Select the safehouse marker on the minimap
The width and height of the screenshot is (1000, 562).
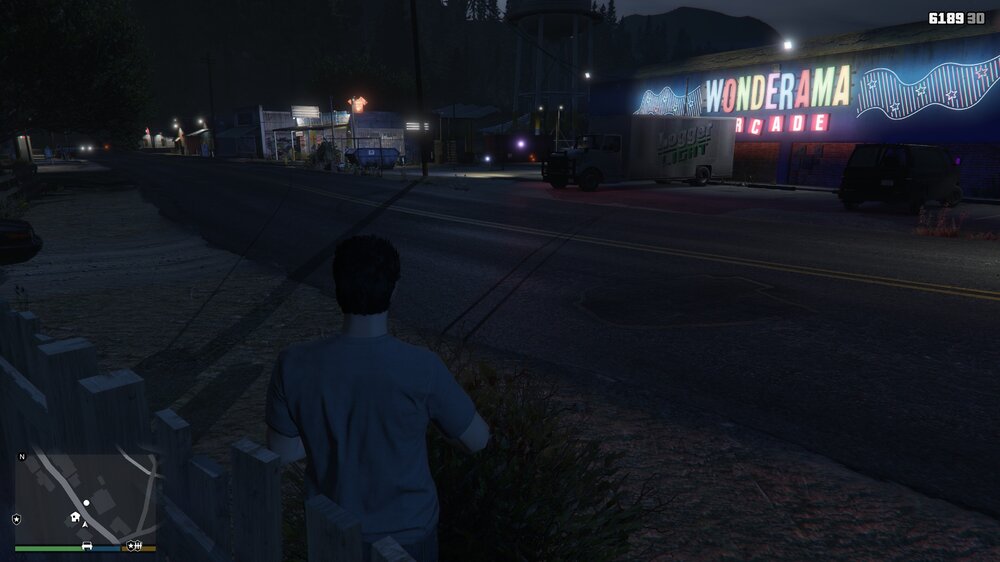tap(74, 517)
